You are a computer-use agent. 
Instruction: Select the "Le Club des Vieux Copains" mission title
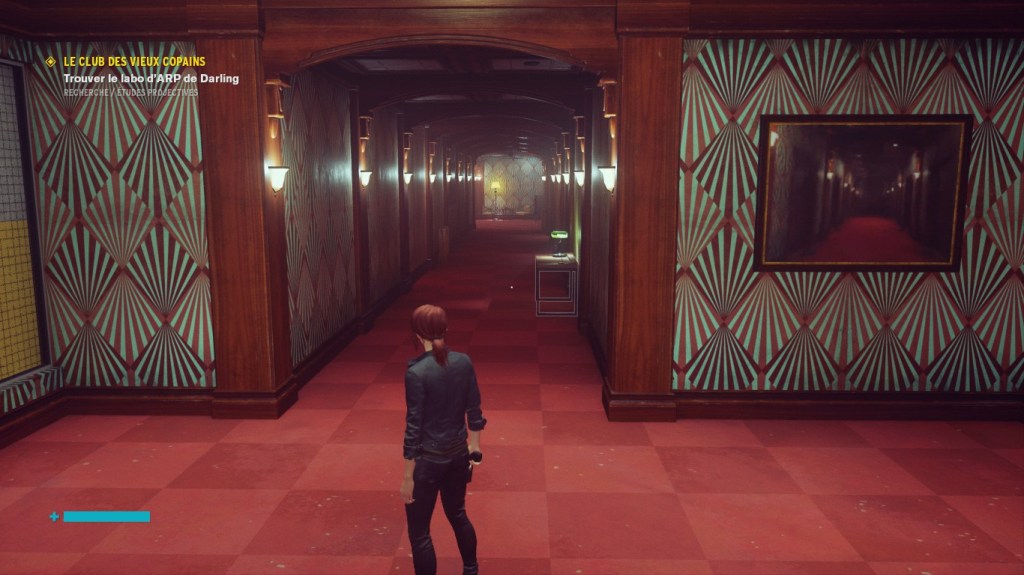(134, 62)
